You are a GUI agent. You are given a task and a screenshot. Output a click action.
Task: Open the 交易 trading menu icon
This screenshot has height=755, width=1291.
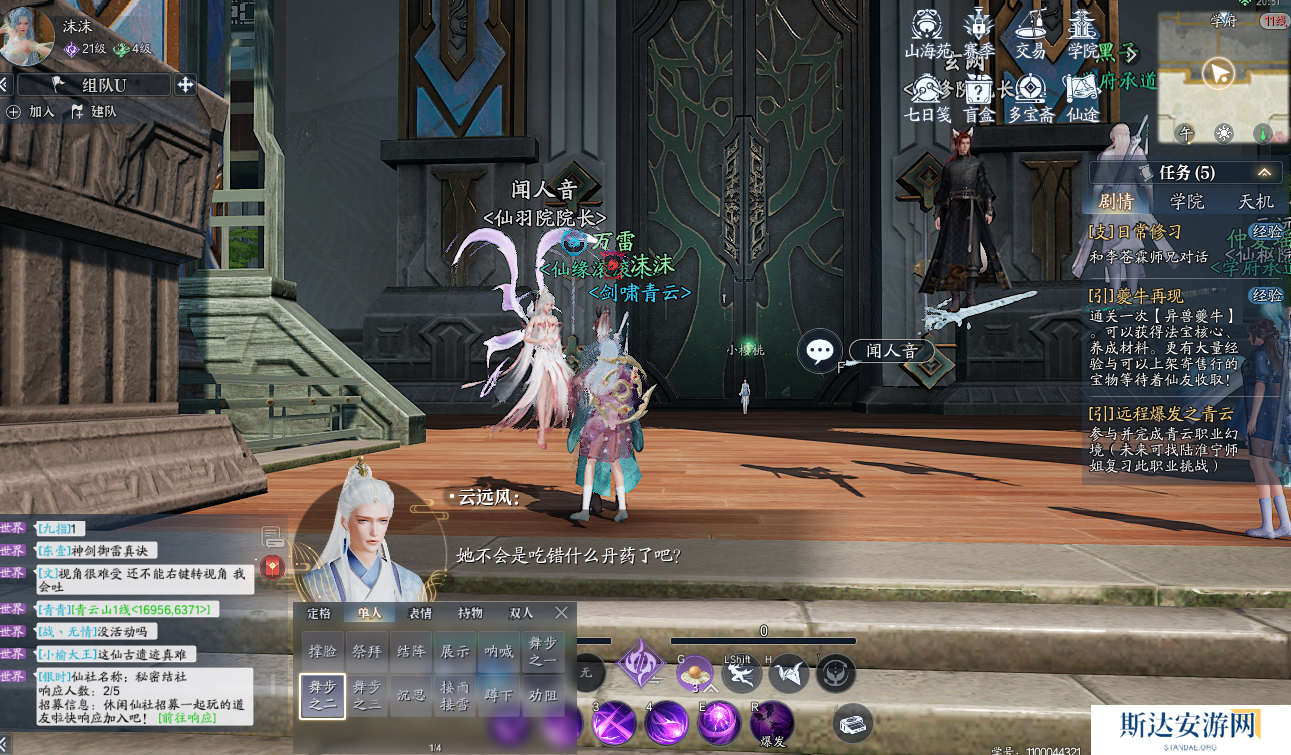pyautogui.click(x=1030, y=34)
